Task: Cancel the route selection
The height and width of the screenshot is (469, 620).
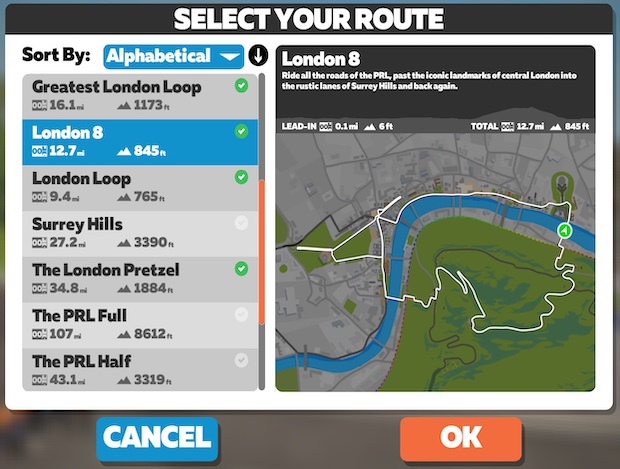Action: coord(157,437)
